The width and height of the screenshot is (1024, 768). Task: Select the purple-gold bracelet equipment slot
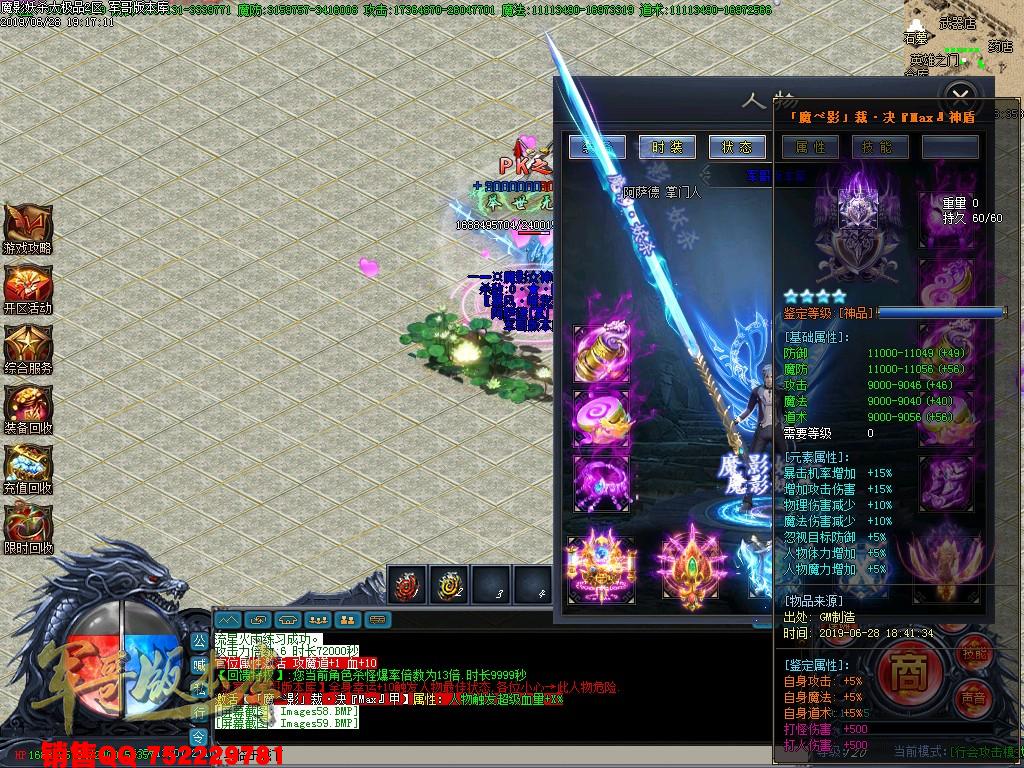(x=602, y=353)
